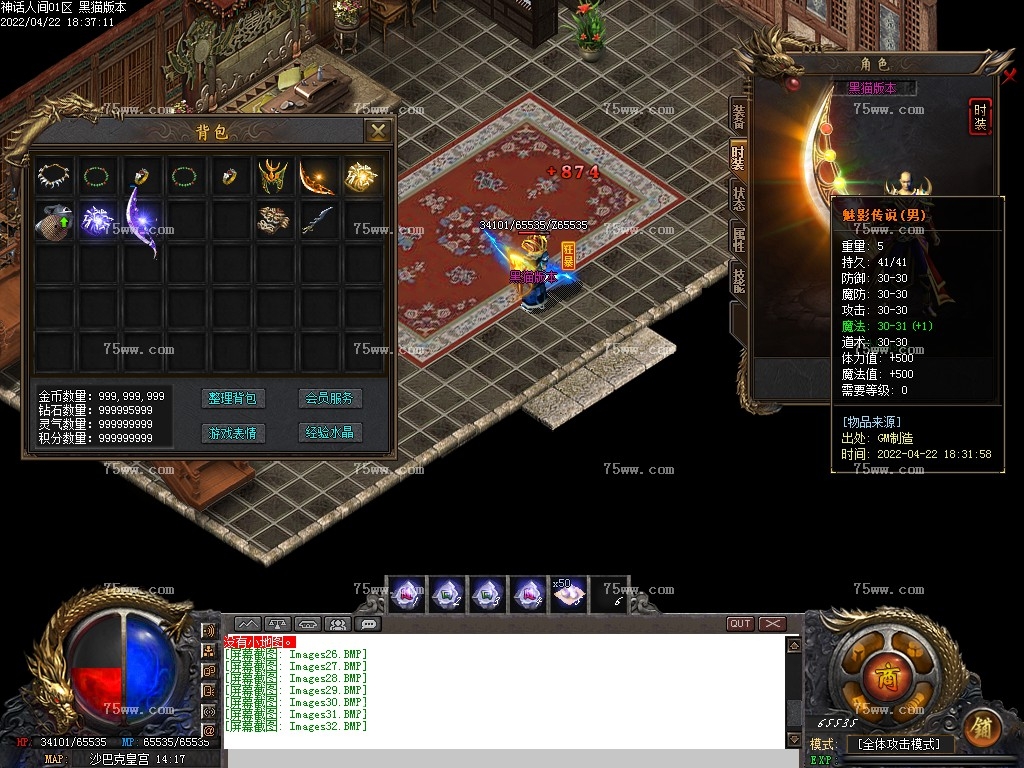
Task: Close the 背包 backpack window
Action: [377, 131]
